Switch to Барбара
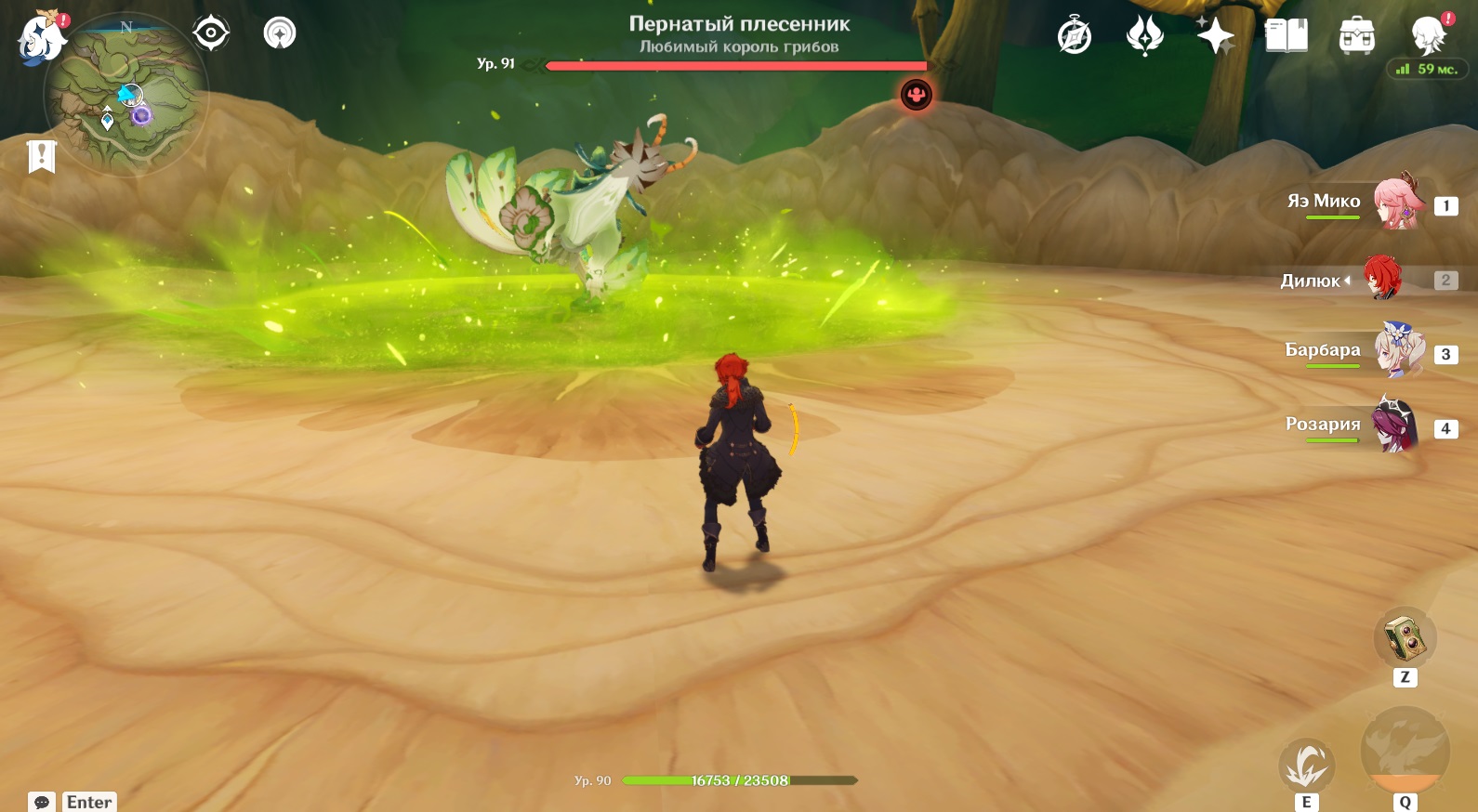 tap(1397, 351)
